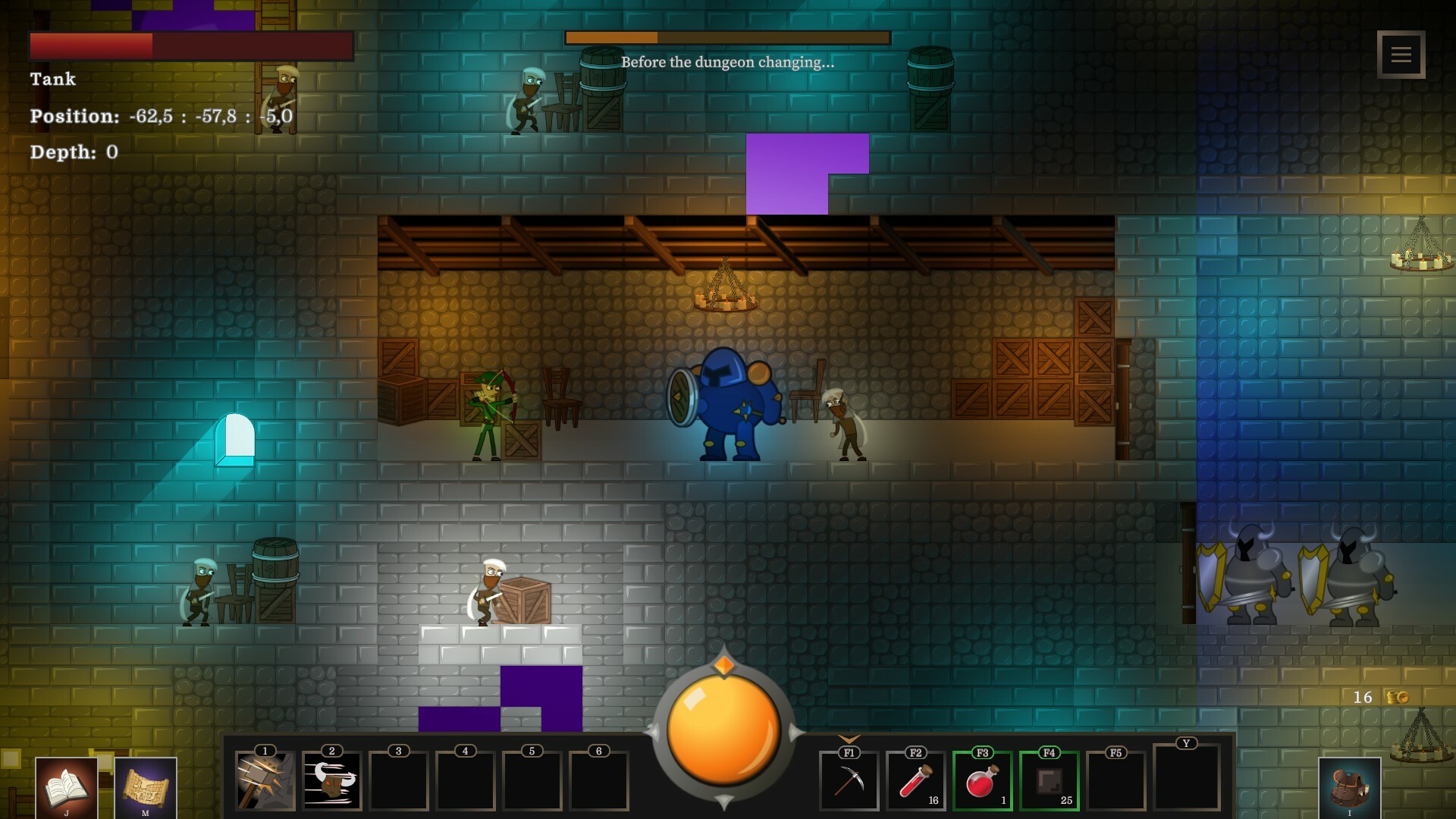
Task: Click the arrow marker above slot F1
Action: pos(849,737)
